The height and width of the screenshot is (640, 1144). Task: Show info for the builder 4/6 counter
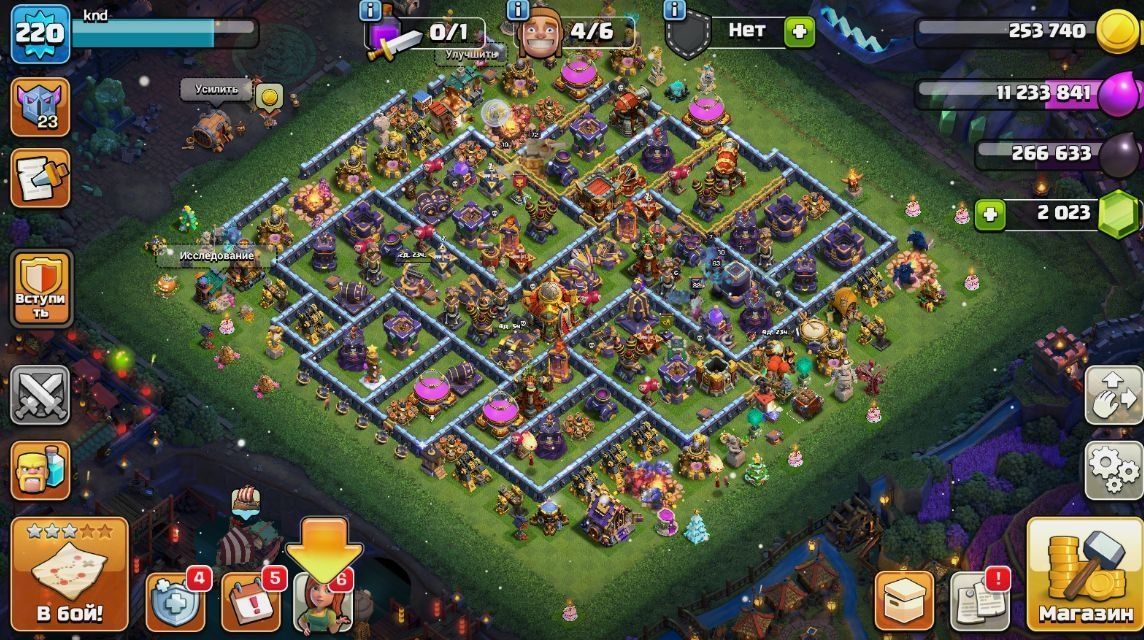click(x=518, y=11)
